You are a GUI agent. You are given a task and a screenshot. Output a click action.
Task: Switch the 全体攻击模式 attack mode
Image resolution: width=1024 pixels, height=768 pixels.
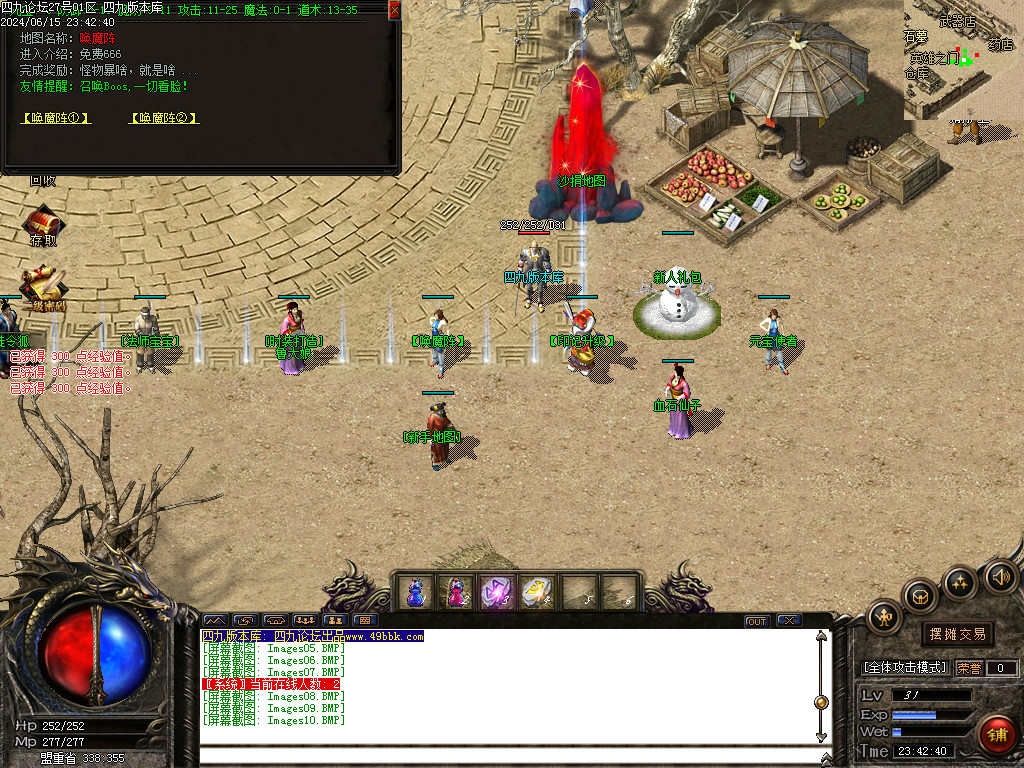(905, 668)
